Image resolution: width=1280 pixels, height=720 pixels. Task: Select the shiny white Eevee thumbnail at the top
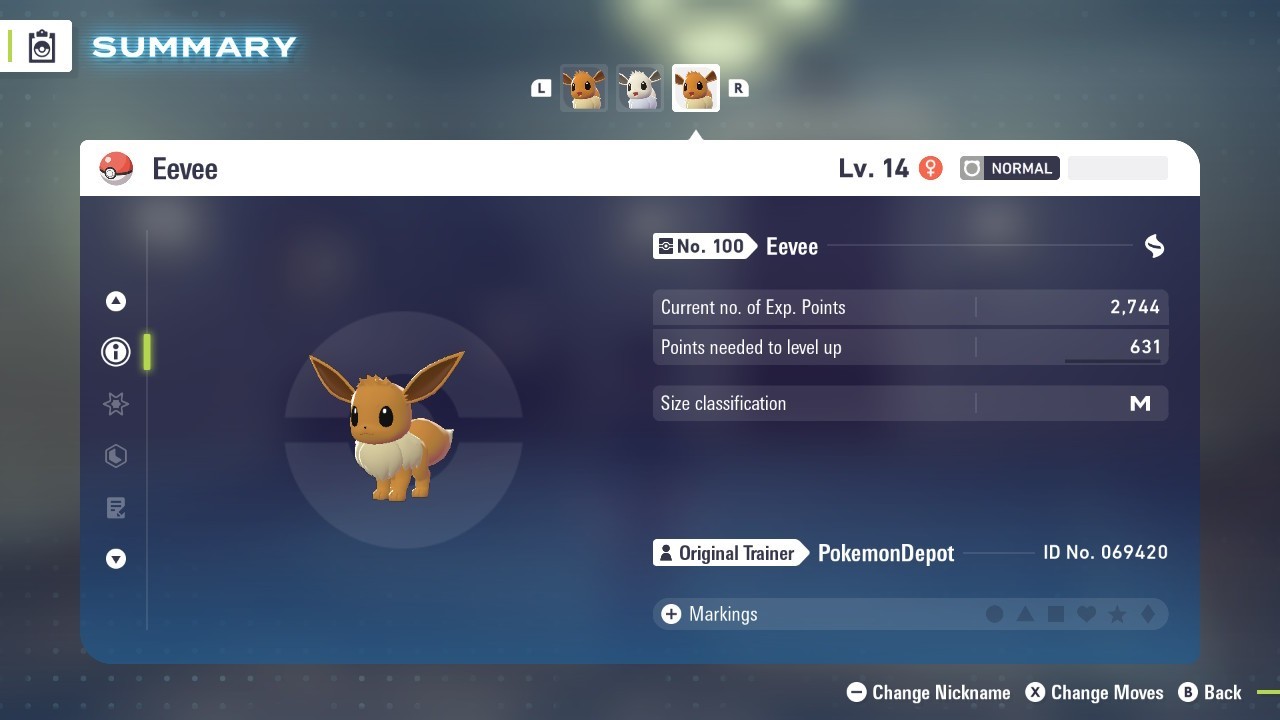click(639, 88)
